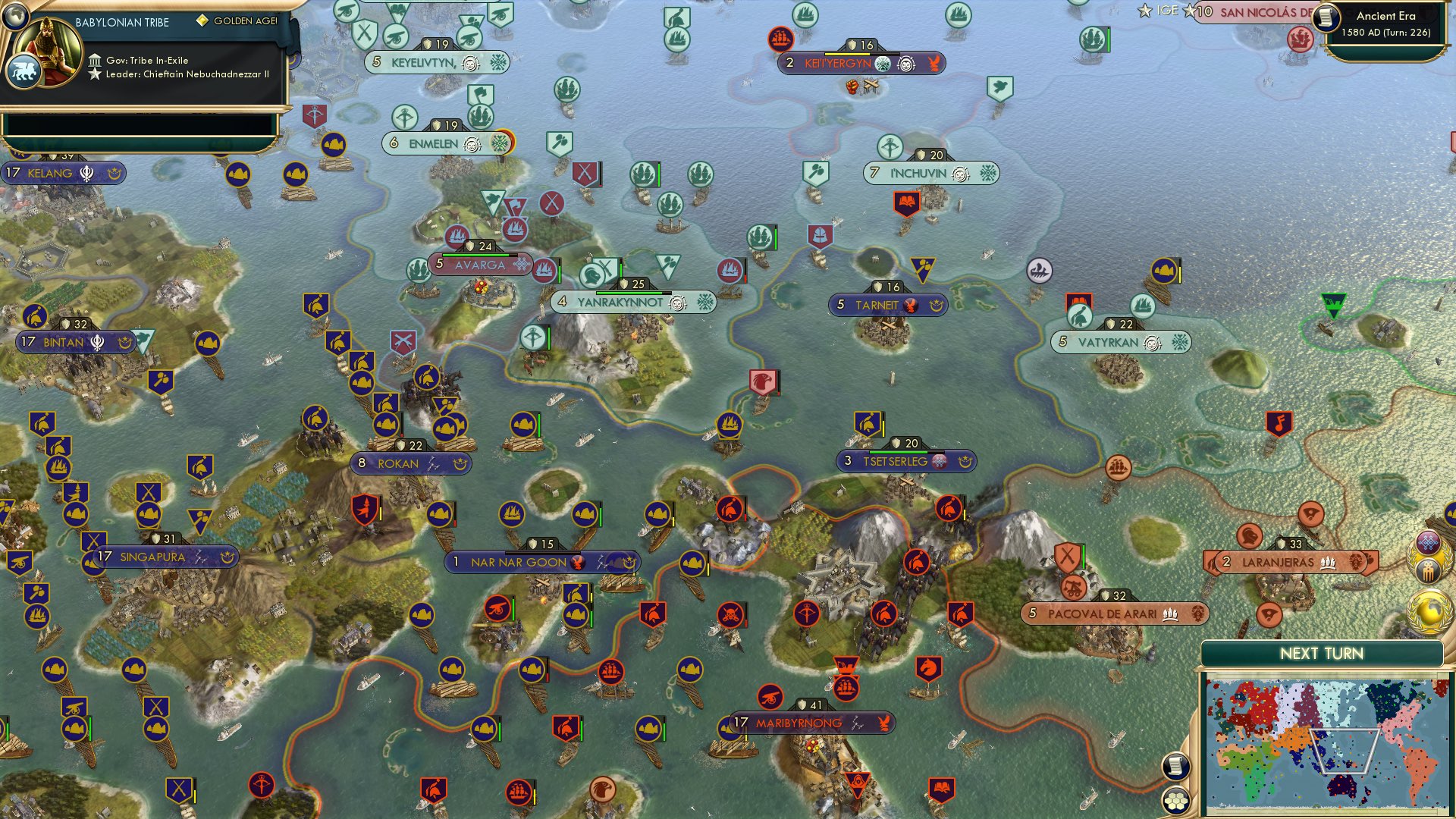
Task: Select the Rokan city banner
Action: (x=399, y=463)
